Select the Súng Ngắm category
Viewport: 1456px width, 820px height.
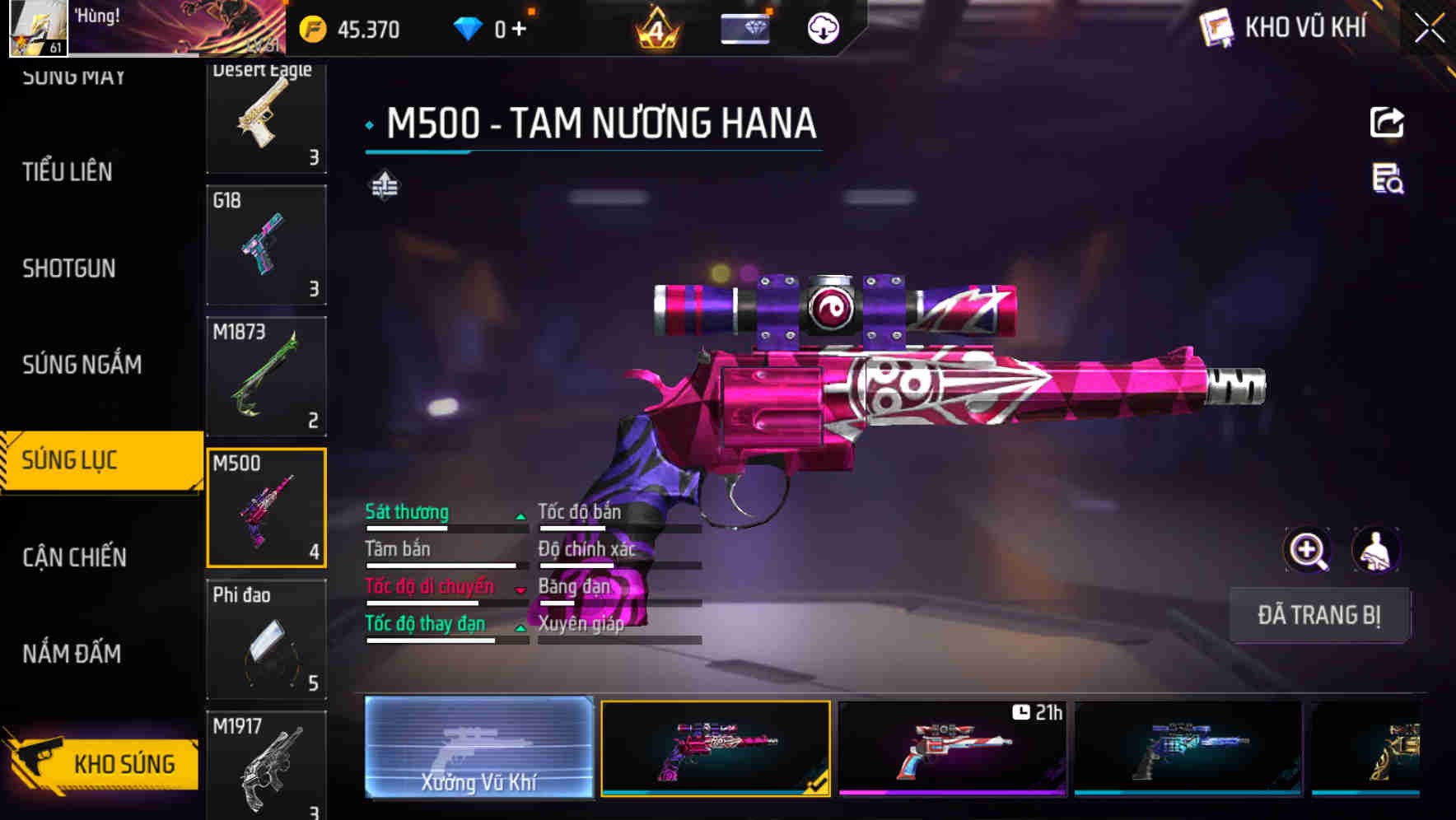coord(82,365)
